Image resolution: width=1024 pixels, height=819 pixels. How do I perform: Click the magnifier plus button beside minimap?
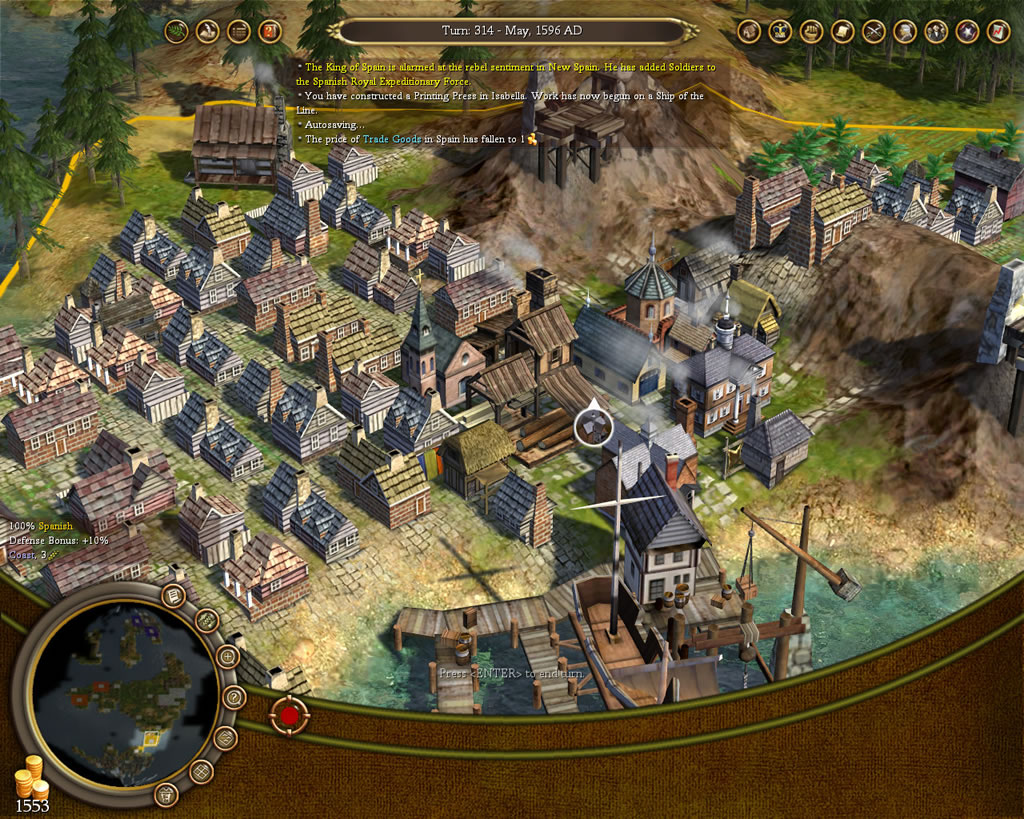(x=227, y=658)
